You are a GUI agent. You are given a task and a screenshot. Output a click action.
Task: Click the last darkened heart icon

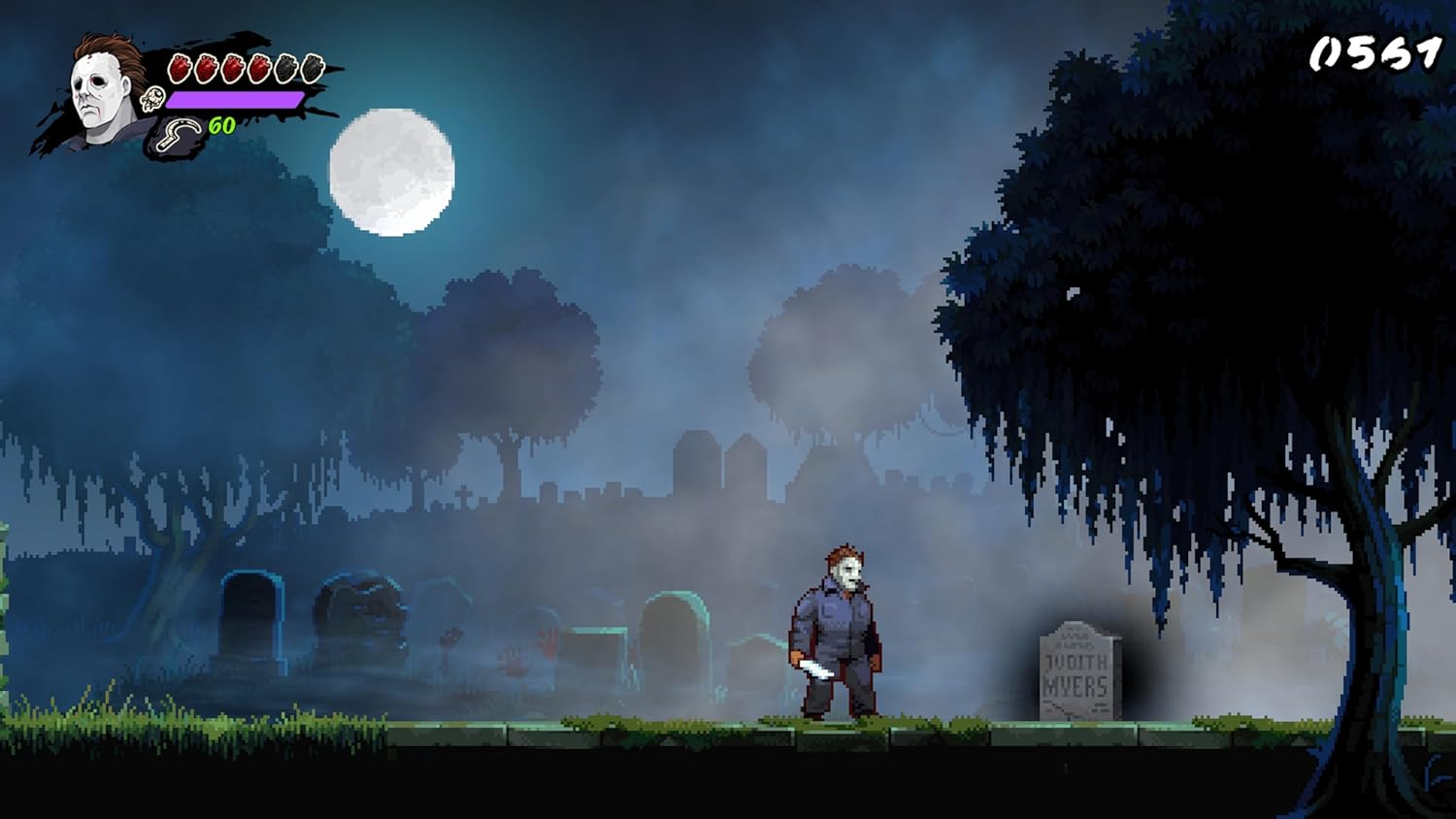click(x=311, y=66)
